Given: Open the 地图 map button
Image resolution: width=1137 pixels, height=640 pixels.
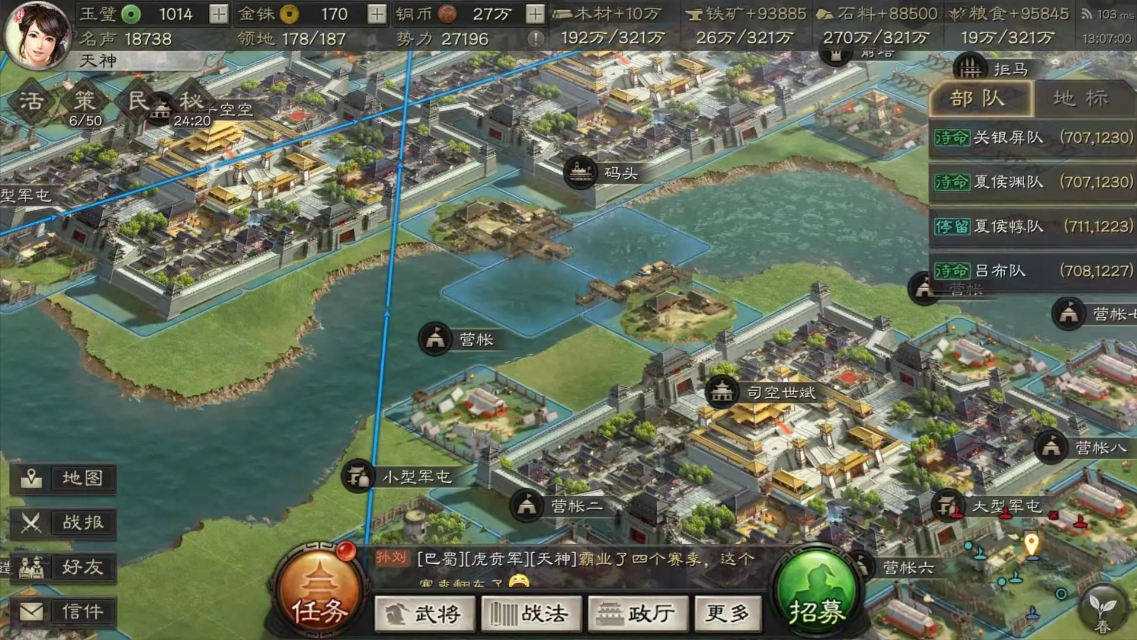Looking at the screenshot, I should click(x=65, y=478).
